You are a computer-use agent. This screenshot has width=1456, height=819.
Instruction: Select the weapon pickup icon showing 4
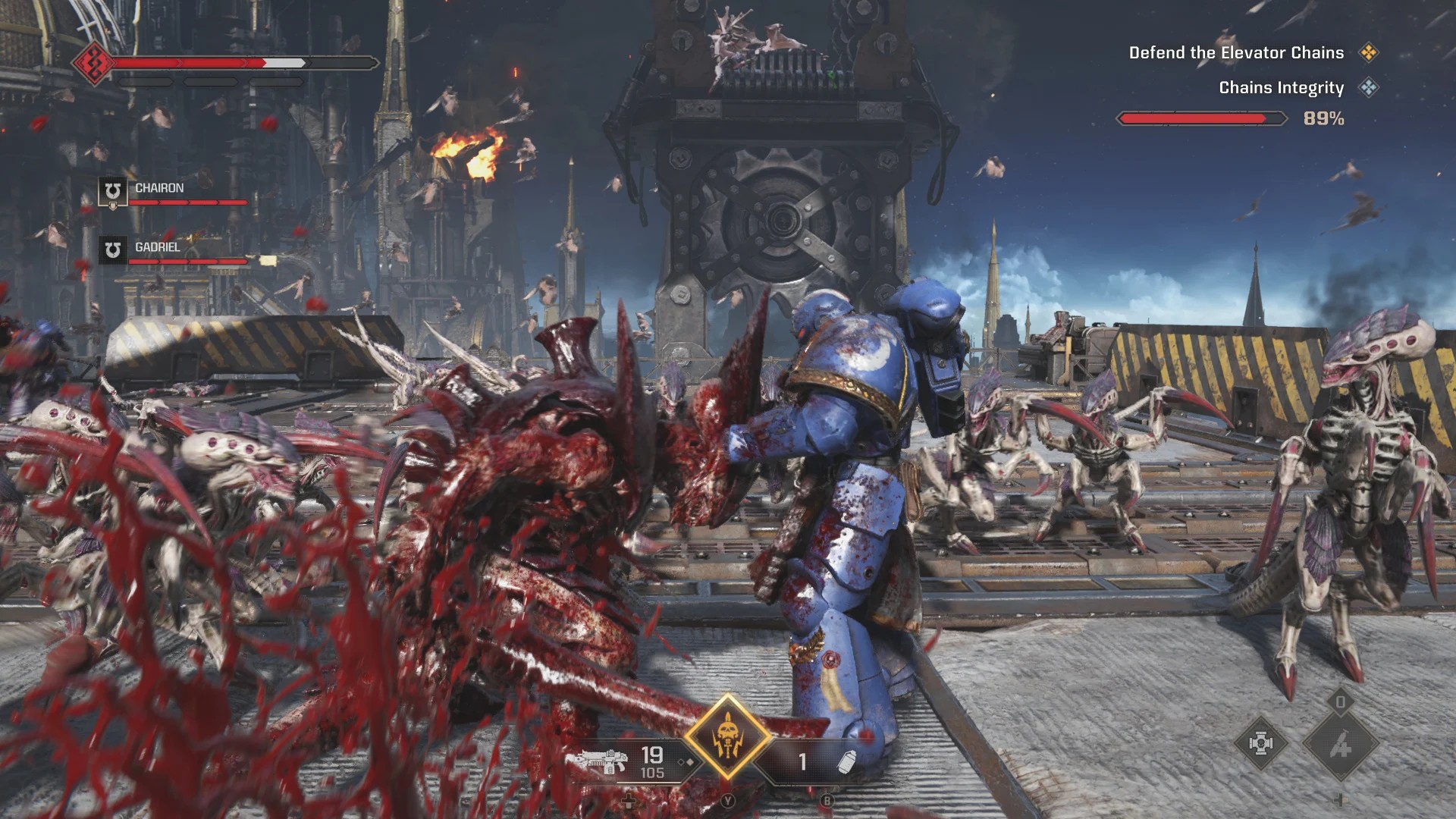tap(1341, 745)
